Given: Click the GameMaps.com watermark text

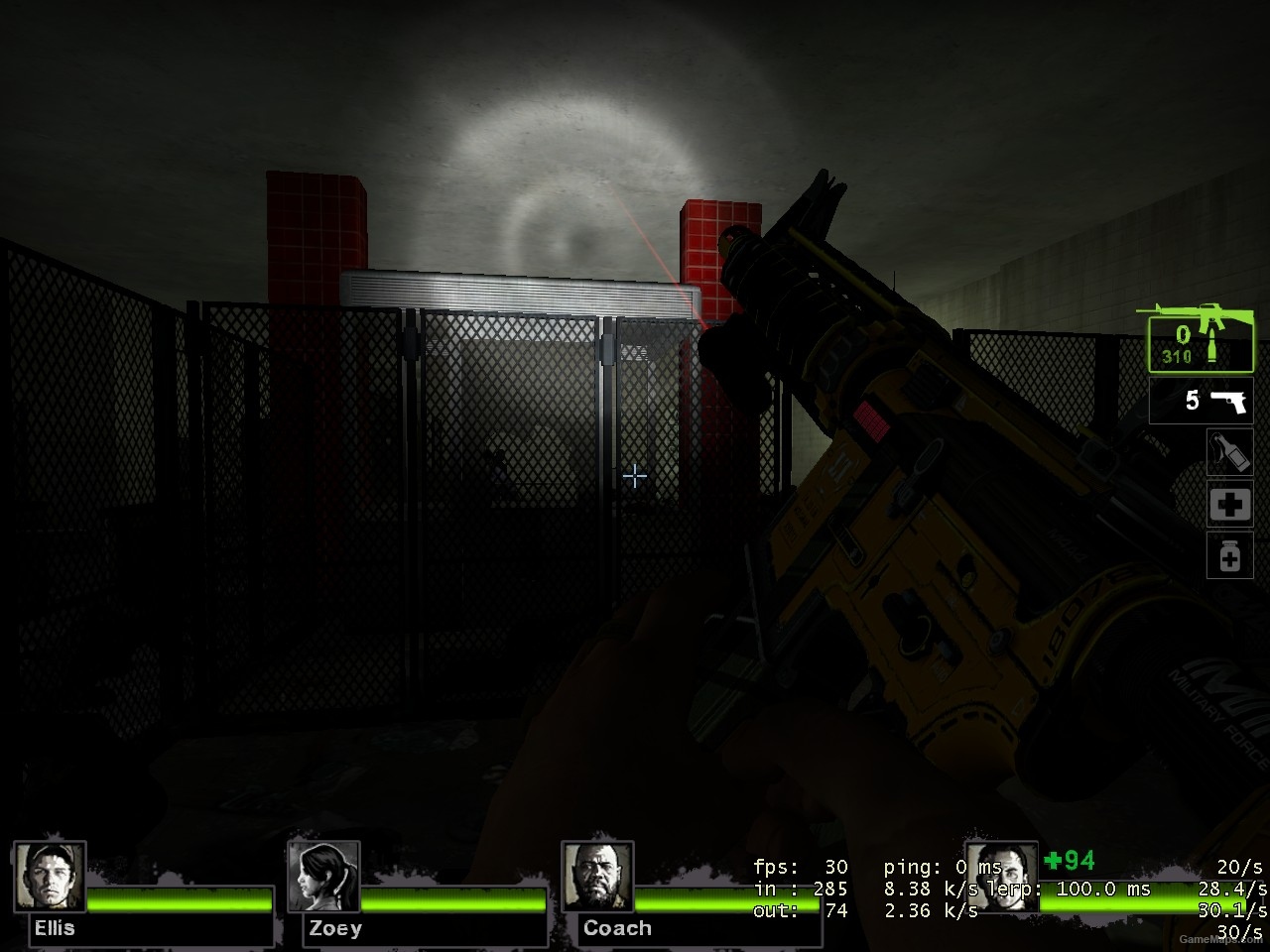Looking at the screenshot, I should [1221, 938].
